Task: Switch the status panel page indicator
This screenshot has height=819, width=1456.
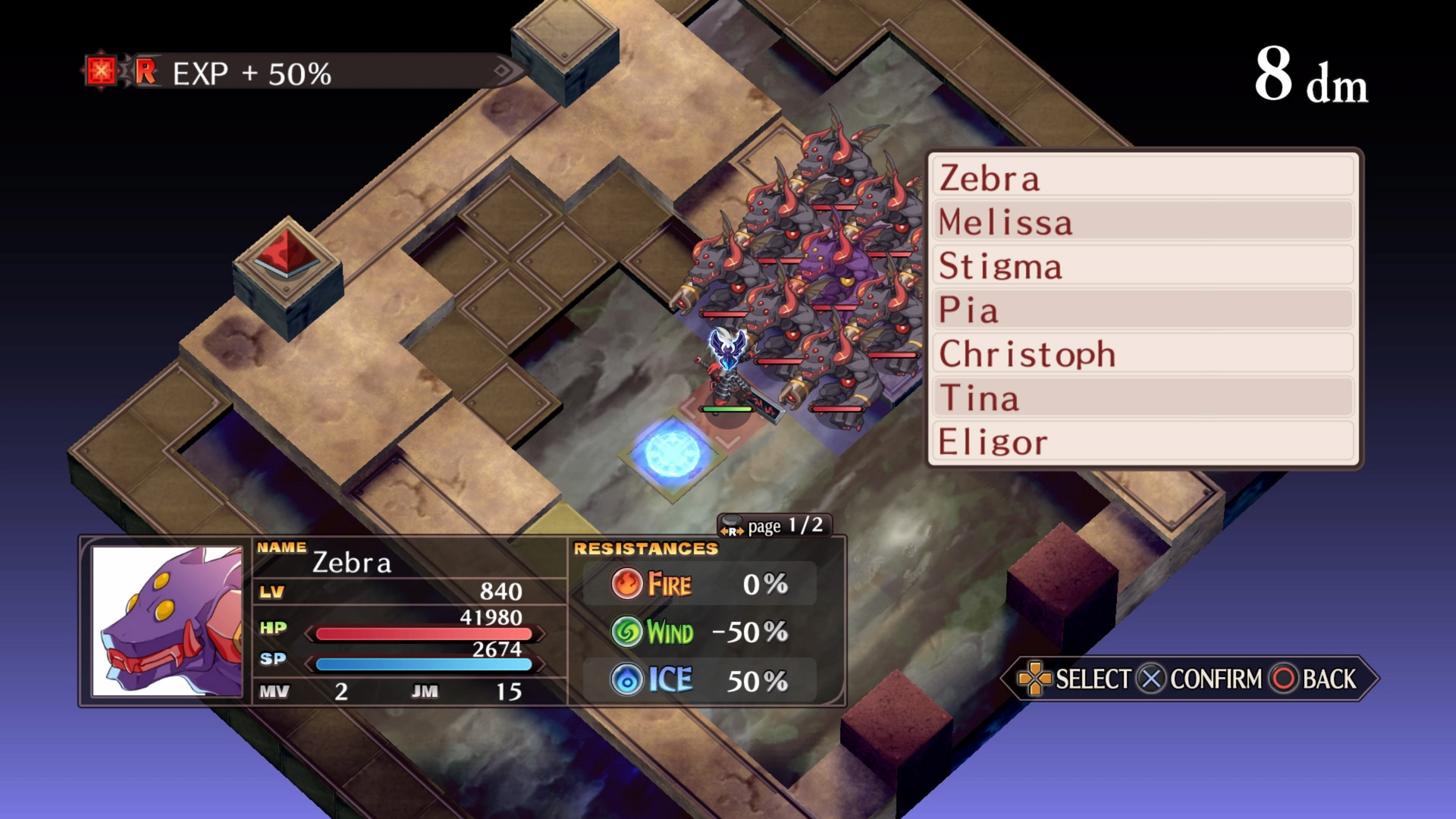Action: click(773, 526)
